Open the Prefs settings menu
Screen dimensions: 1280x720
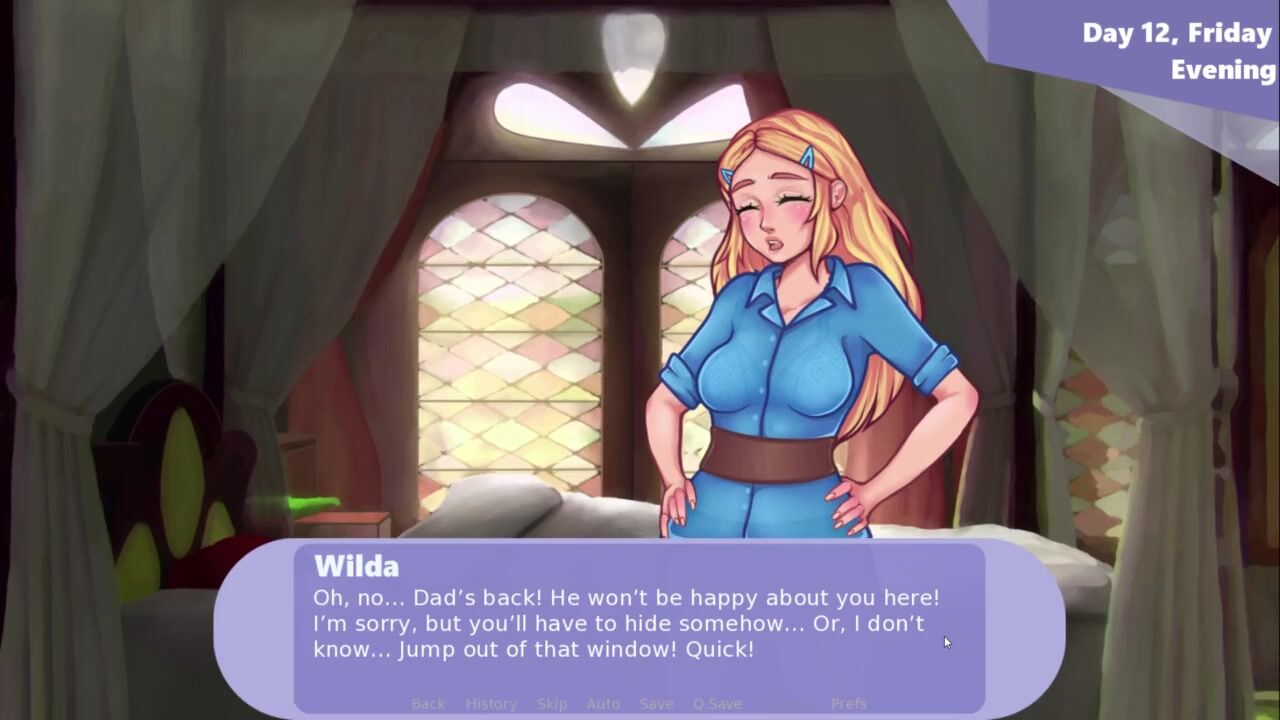click(x=848, y=704)
